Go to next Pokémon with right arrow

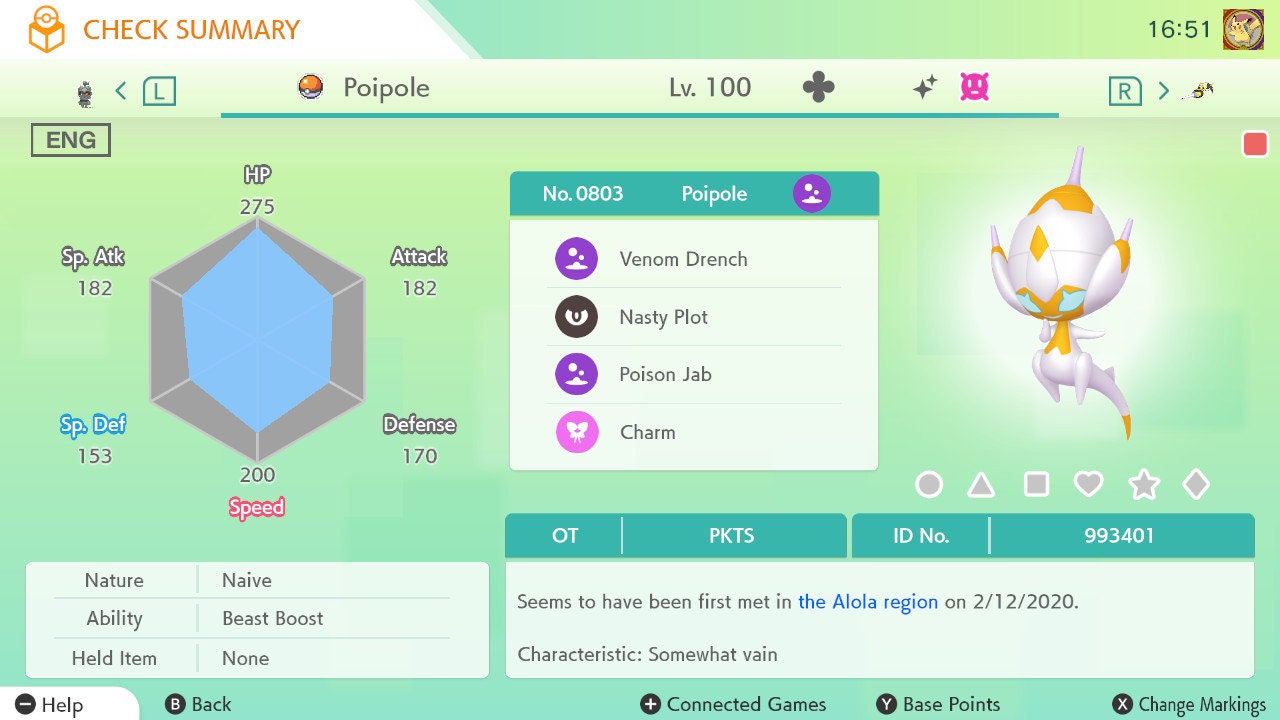[1163, 91]
